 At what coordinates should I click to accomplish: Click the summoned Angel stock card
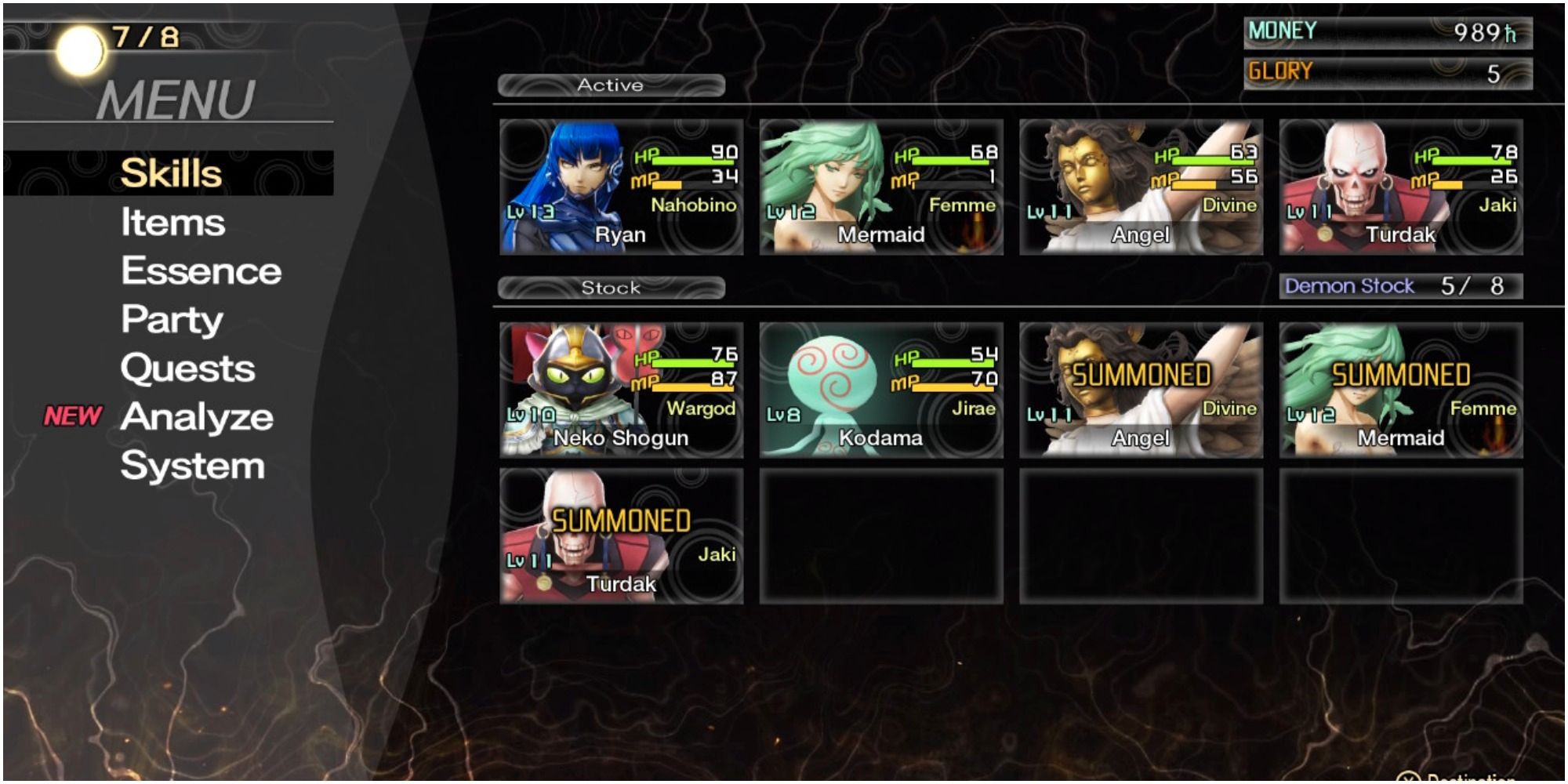tap(1141, 390)
